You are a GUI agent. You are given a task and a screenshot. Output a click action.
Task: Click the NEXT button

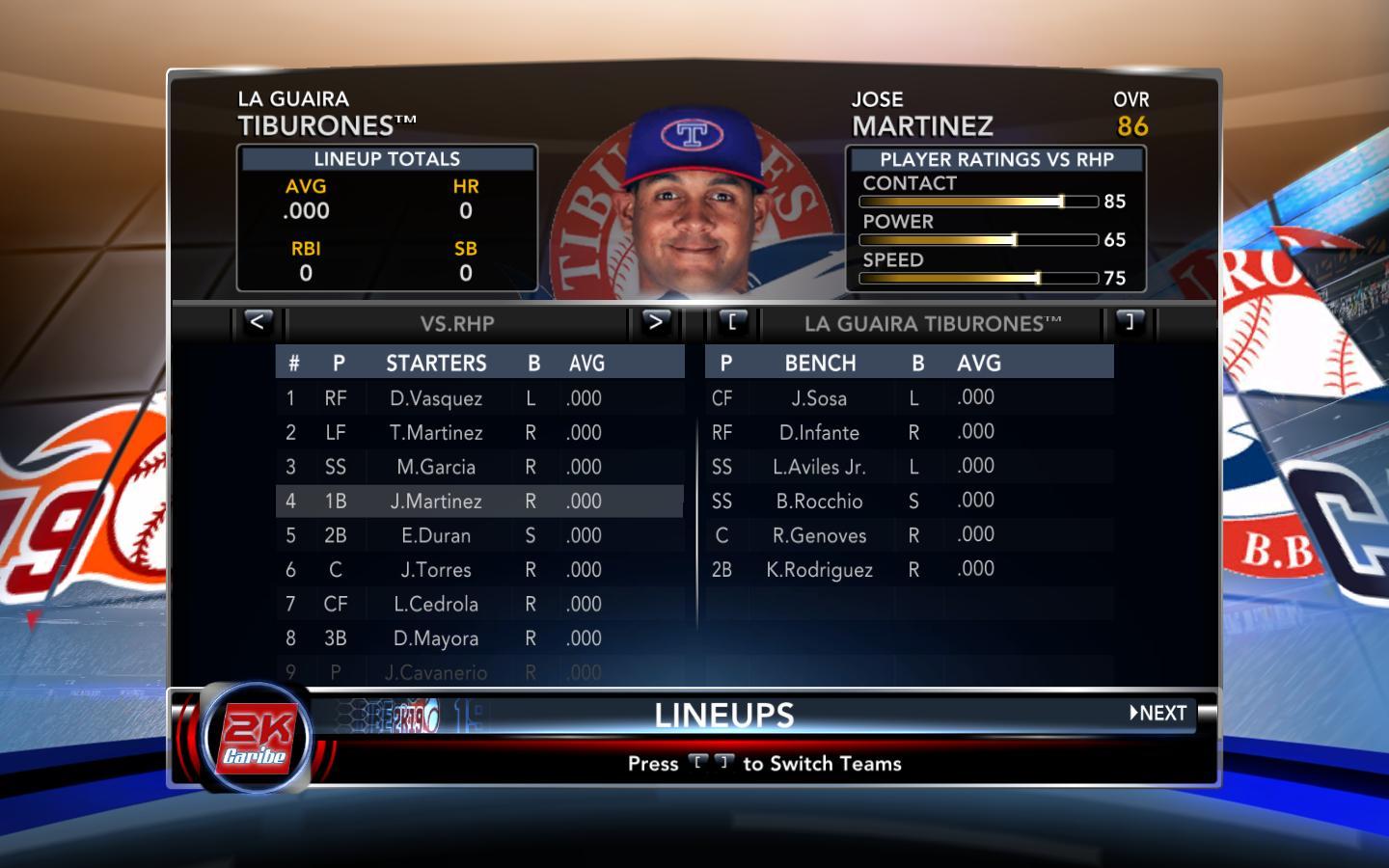(1159, 714)
